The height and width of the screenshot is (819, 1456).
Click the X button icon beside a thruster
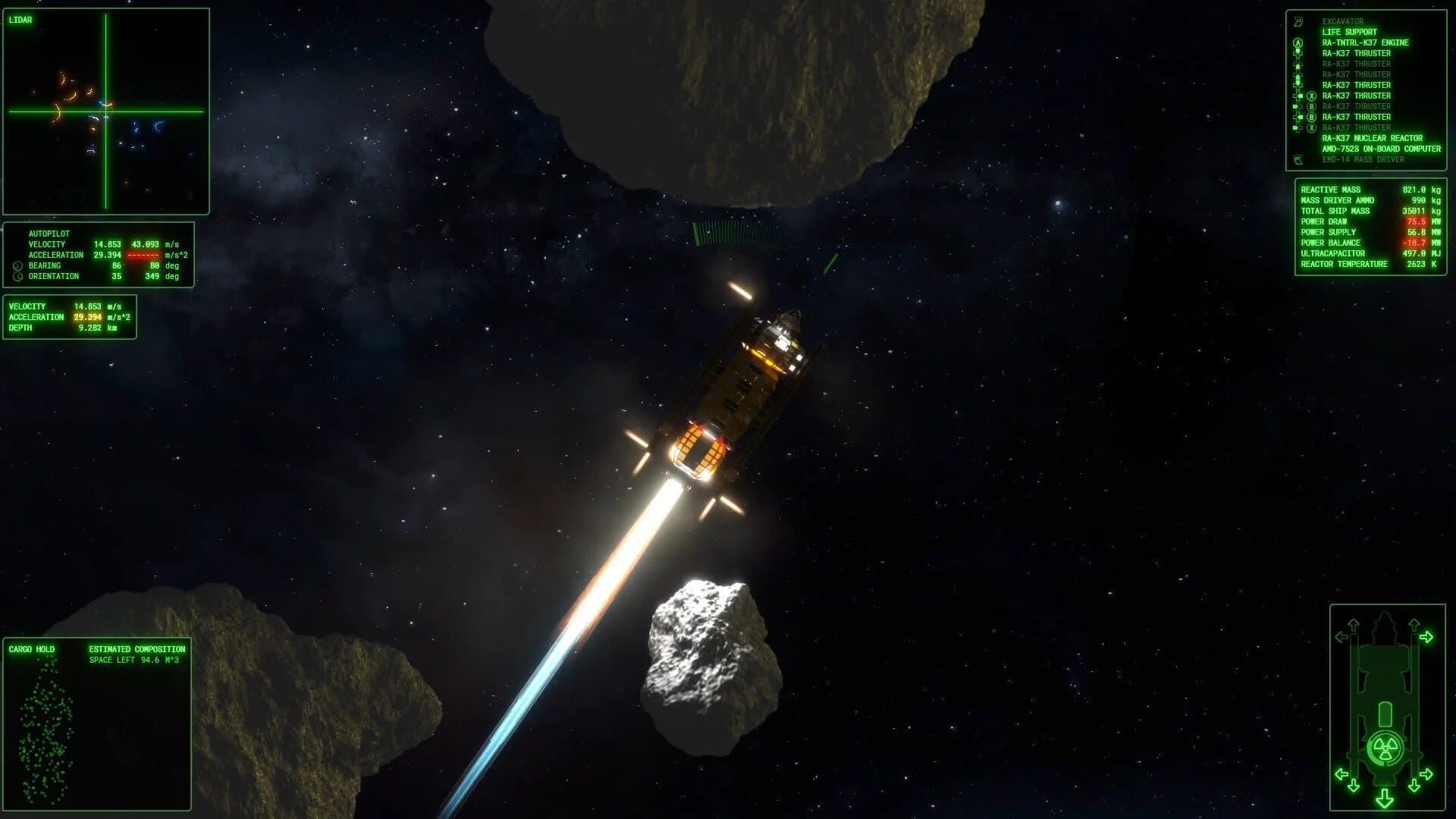point(1311,96)
